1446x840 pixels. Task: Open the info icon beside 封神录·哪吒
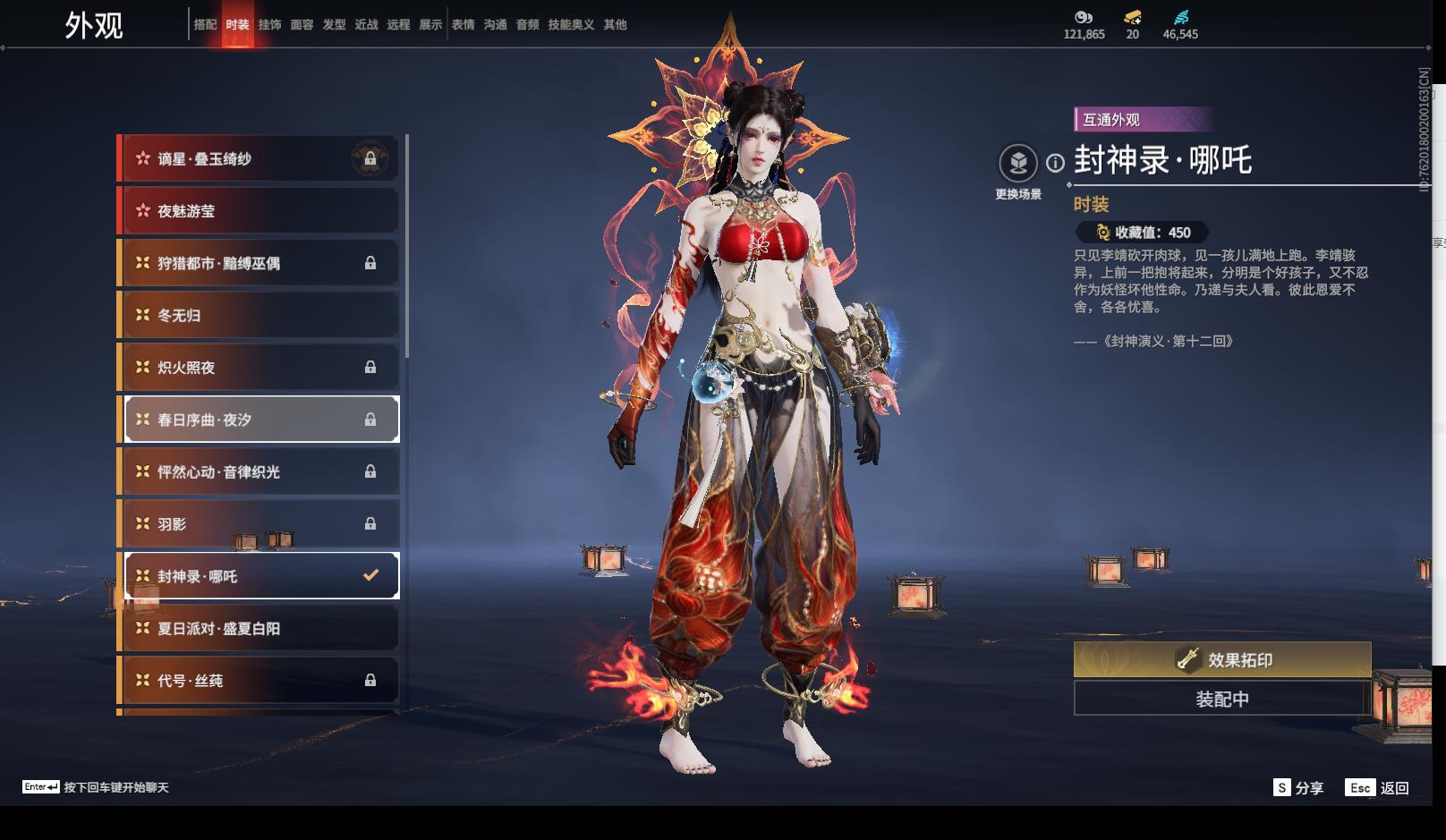click(1056, 163)
